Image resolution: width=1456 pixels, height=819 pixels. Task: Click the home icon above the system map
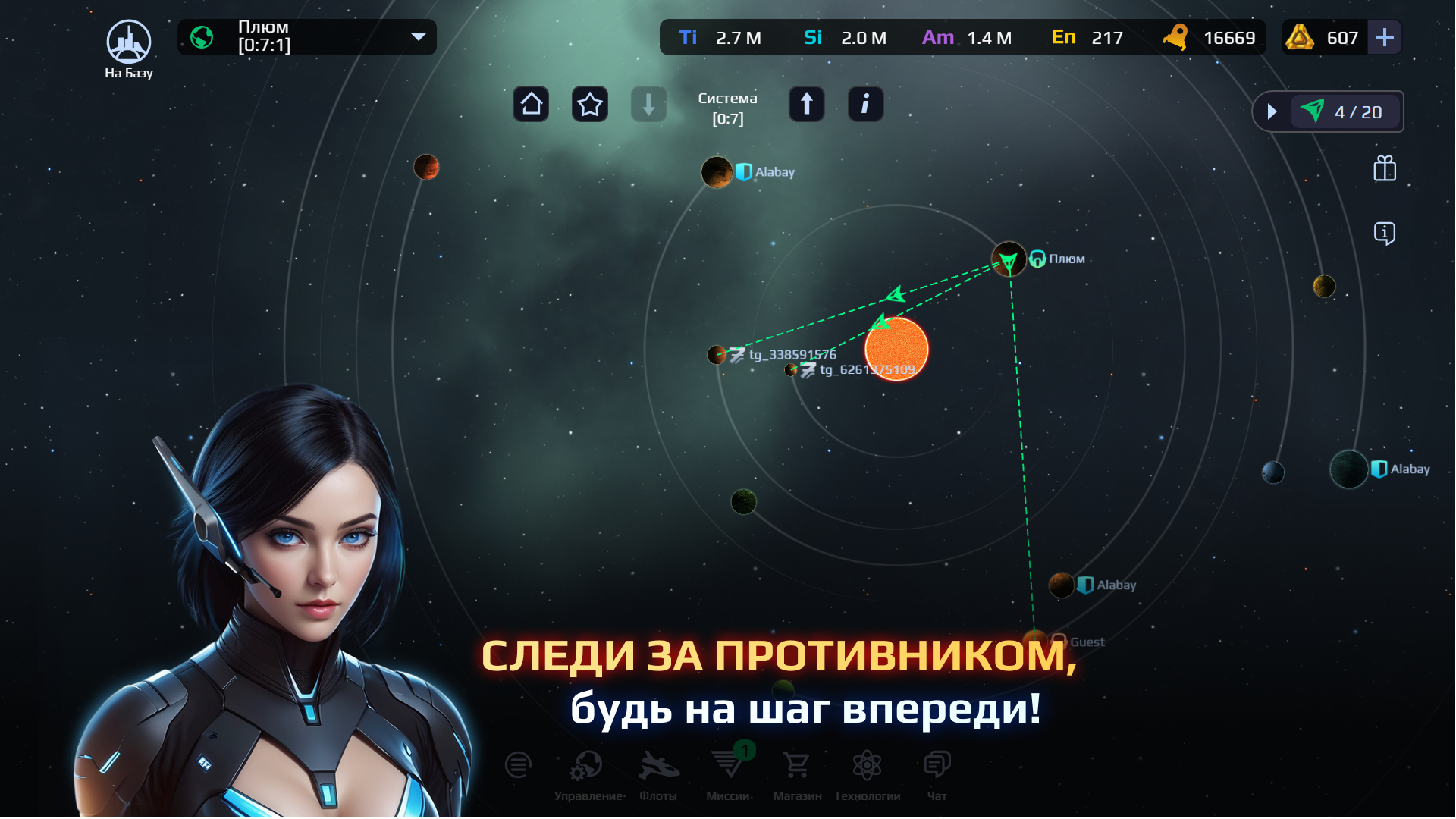point(531,104)
